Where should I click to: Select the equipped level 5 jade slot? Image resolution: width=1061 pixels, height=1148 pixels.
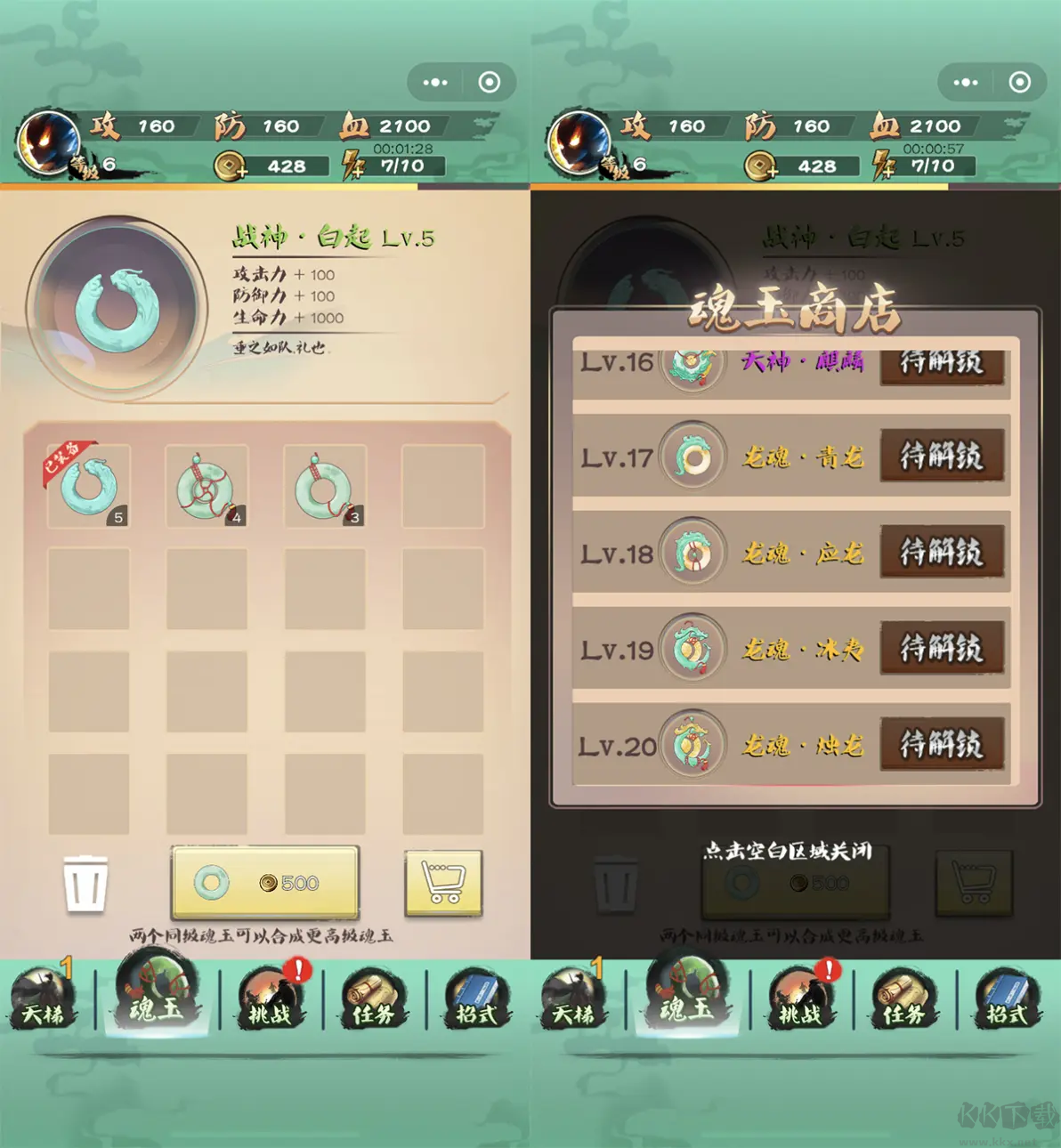[x=89, y=487]
